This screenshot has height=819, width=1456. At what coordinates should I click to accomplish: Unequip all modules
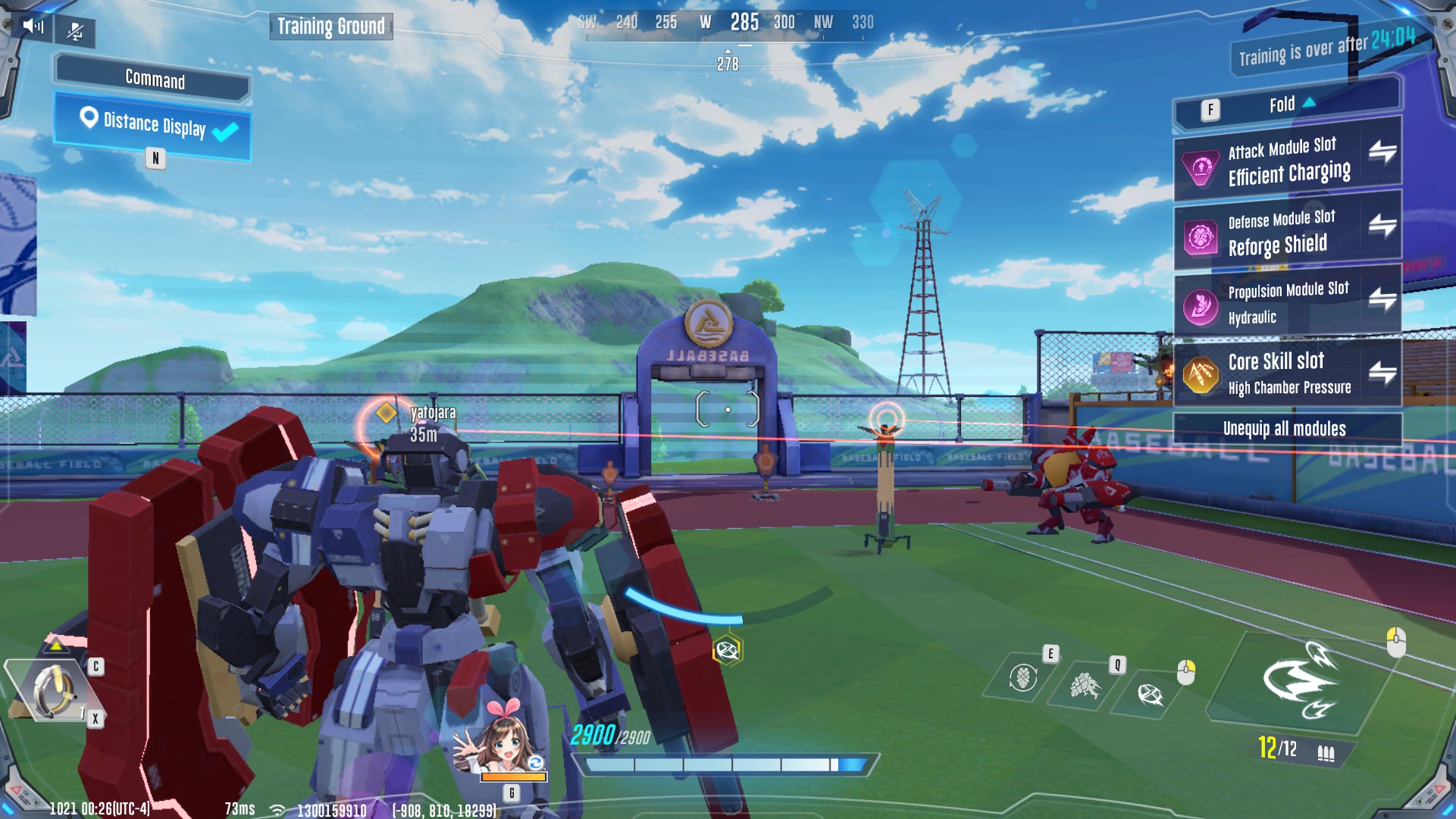pos(1285,429)
